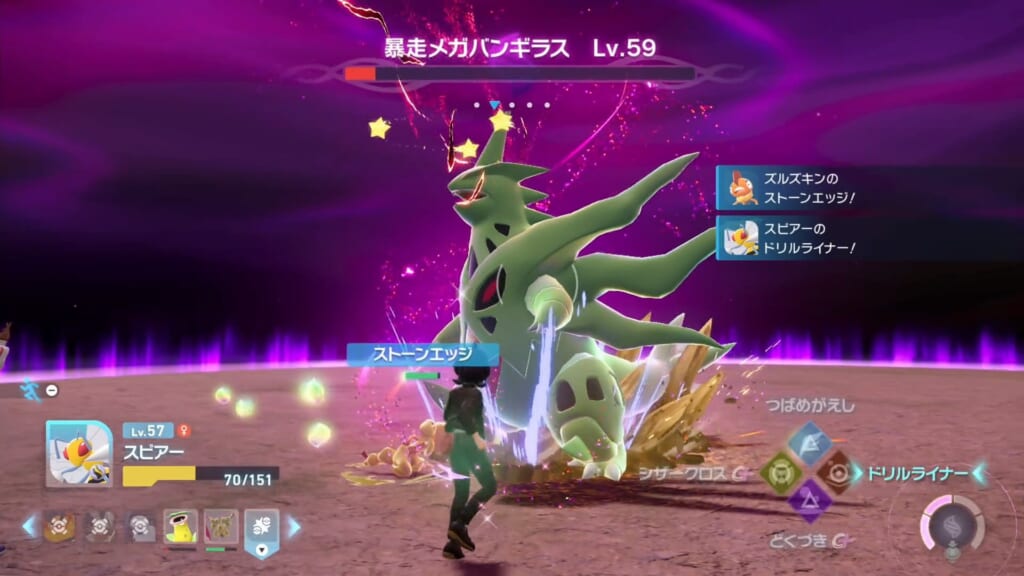Select the スピアー portrait
Image resolution: width=1024 pixels, height=576 pixels.
point(79,453)
